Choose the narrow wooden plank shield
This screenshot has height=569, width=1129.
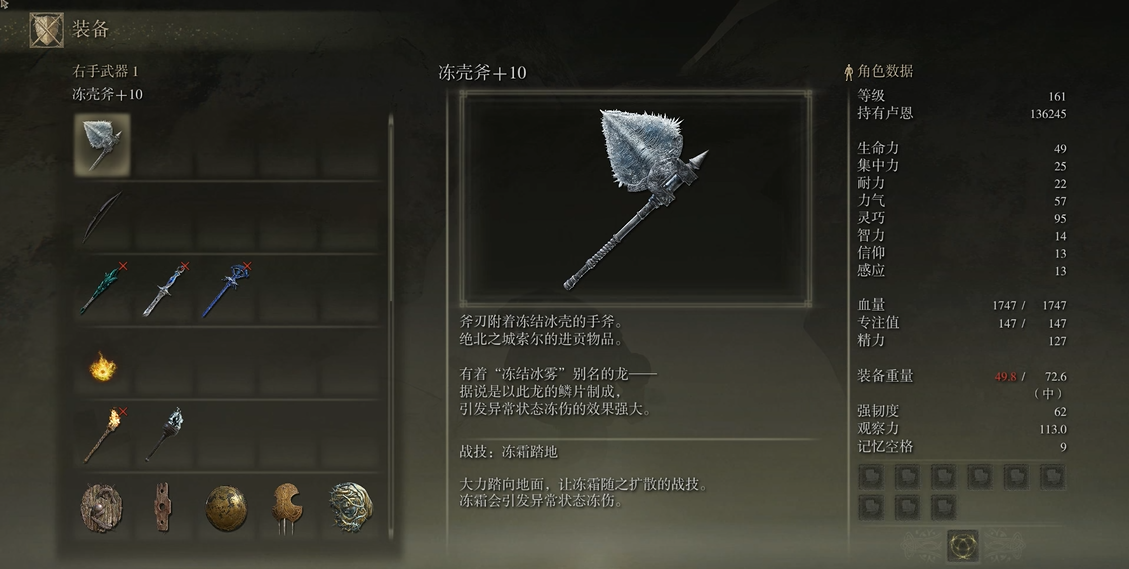tap(163, 507)
